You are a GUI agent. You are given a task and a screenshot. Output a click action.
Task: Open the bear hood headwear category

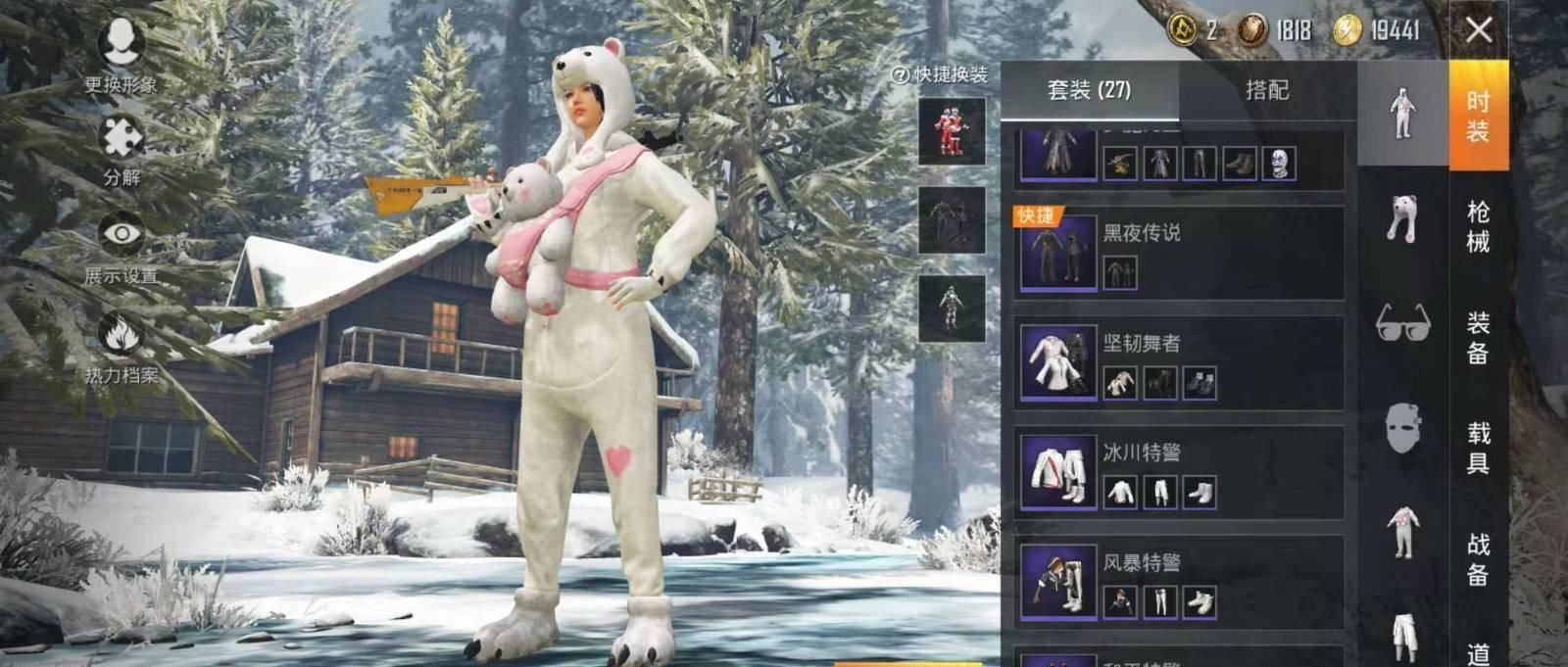[x=1402, y=217]
